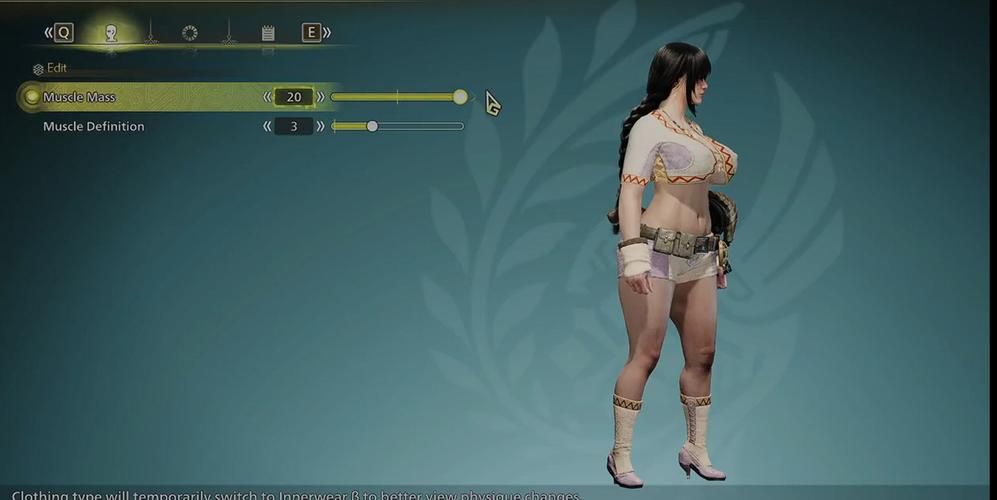Select the Muscle Mass row
The width and height of the screenshot is (997, 500).
[x=80, y=97]
